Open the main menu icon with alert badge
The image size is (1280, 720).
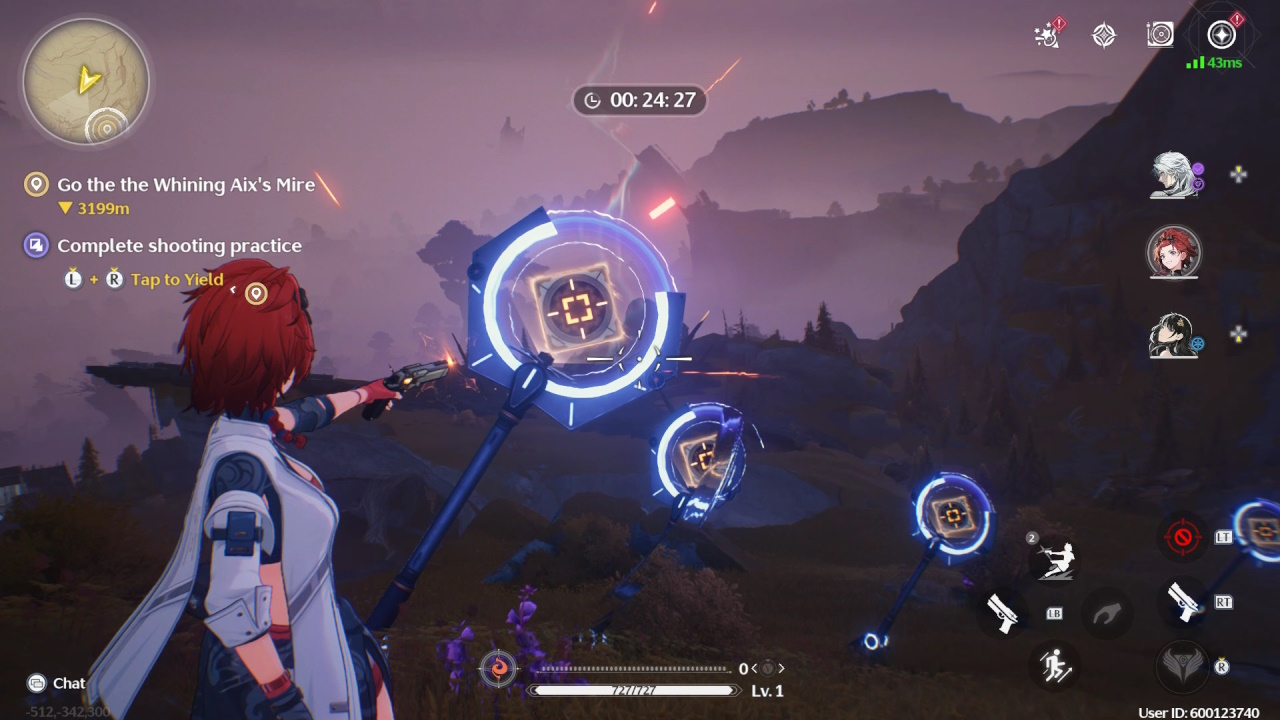1219,36
